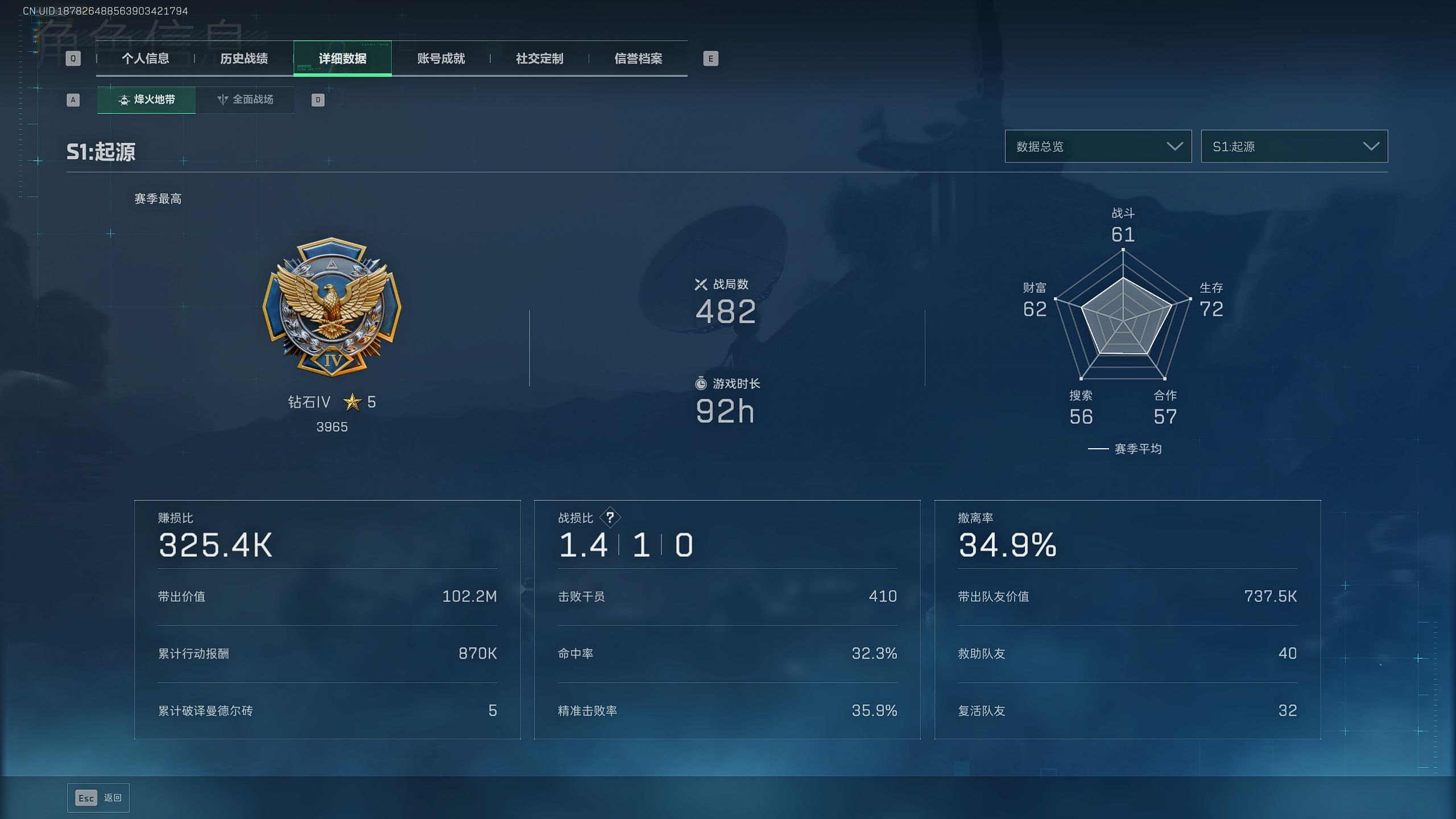Select the 烽火地带 mode tab

point(147,100)
